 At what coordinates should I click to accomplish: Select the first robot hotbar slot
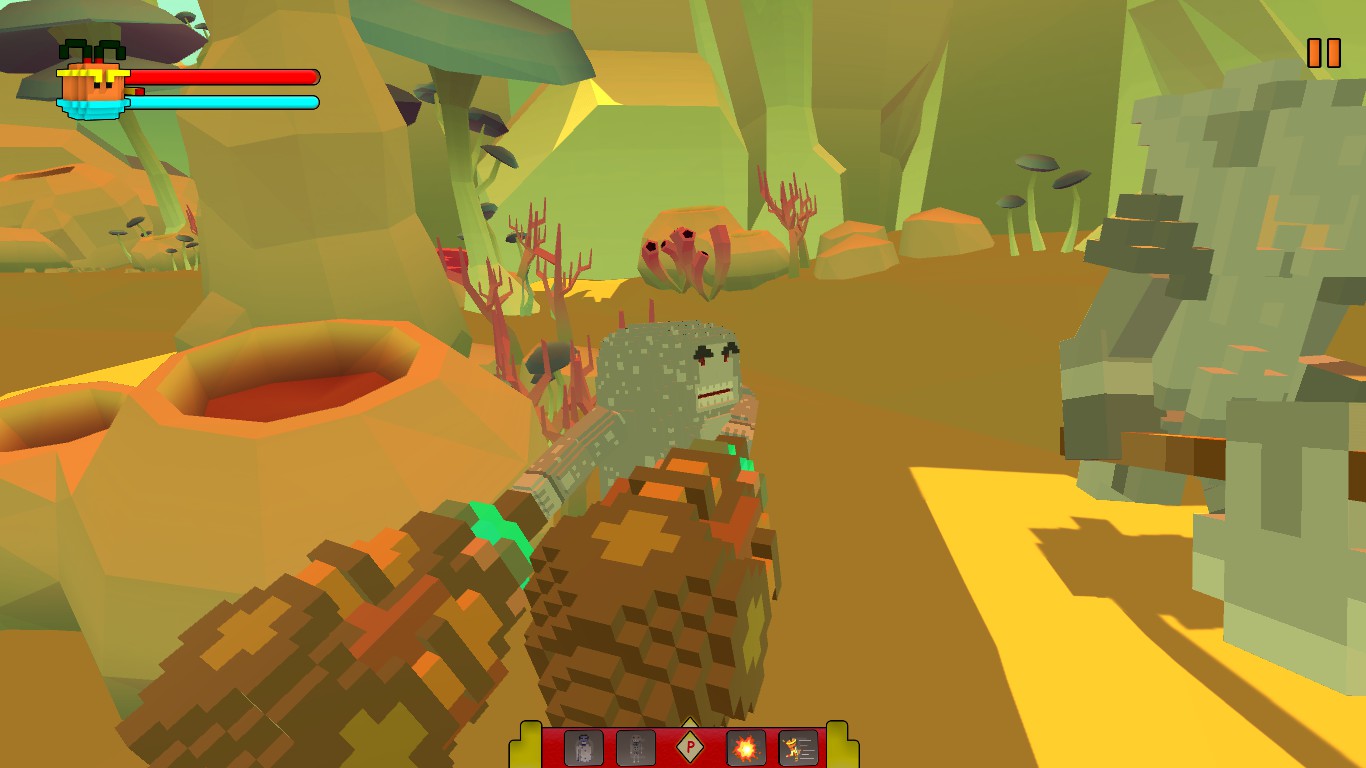point(583,747)
